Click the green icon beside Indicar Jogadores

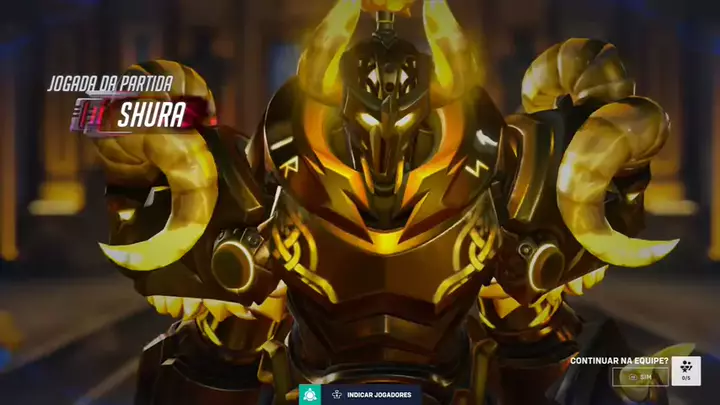309,394
